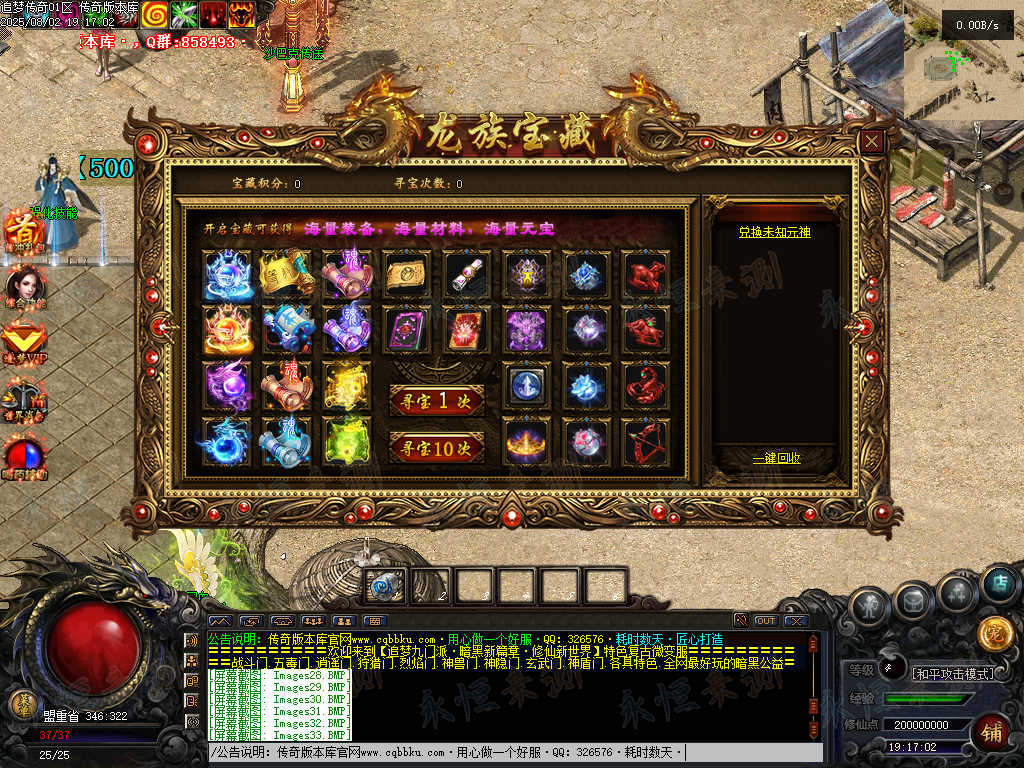Pick the purple spellbook reward slot
This screenshot has height=768, width=1024.
coord(407,329)
